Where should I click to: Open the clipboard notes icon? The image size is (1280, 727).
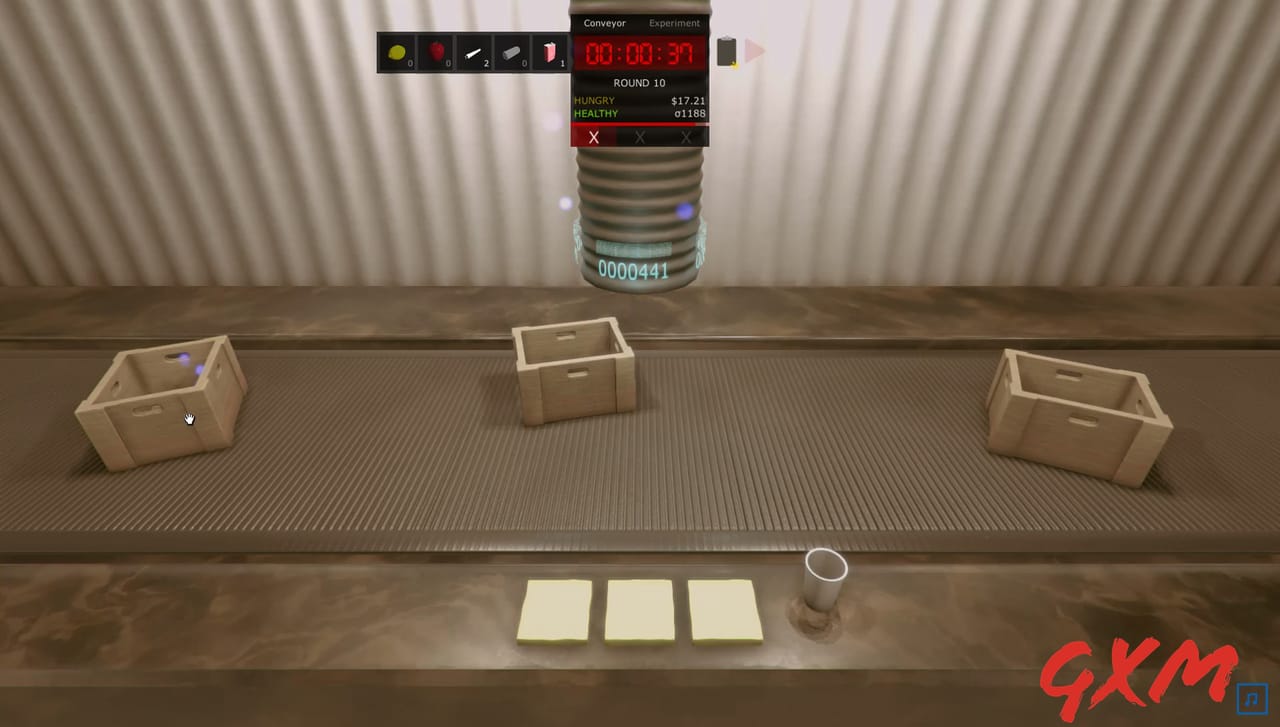pyautogui.click(x=726, y=53)
